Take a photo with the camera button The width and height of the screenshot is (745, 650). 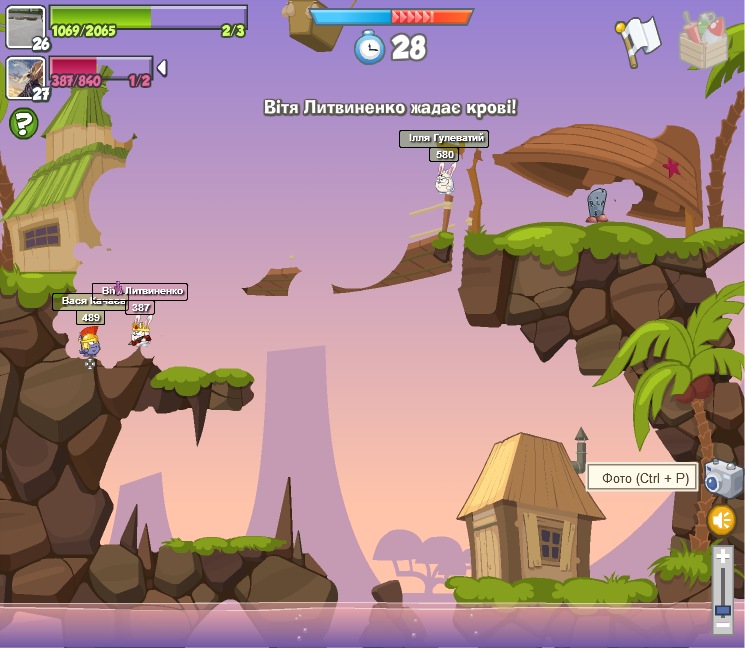pyautogui.click(x=722, y=478)
